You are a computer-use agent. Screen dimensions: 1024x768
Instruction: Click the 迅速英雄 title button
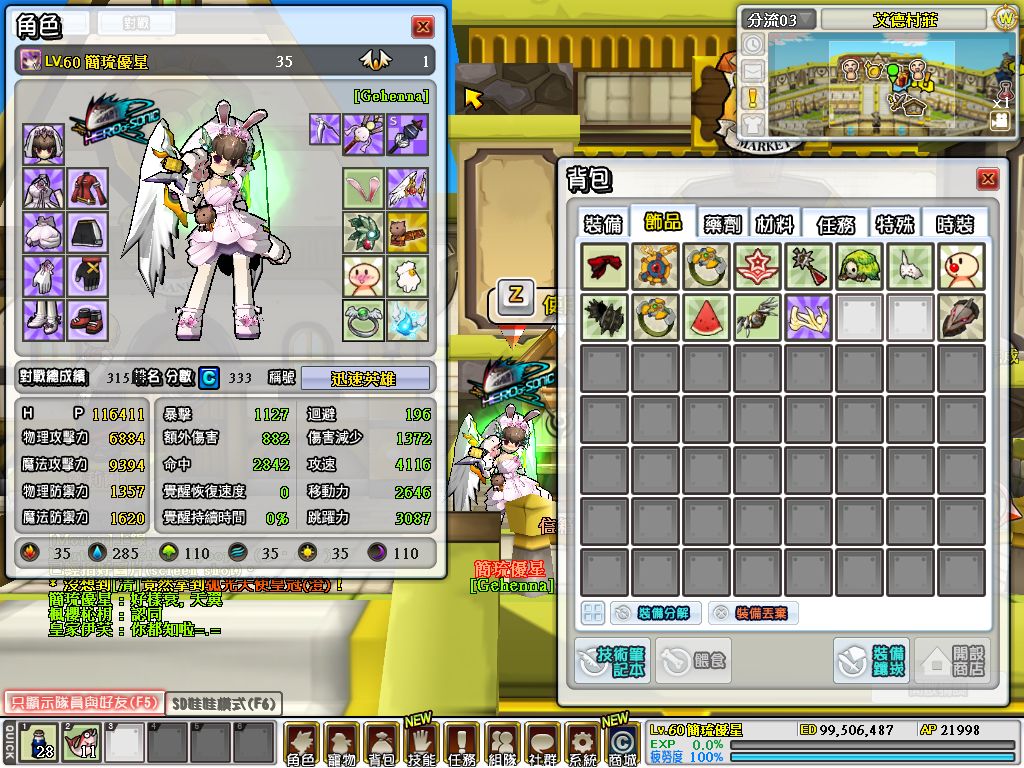[x=365, y=379]
